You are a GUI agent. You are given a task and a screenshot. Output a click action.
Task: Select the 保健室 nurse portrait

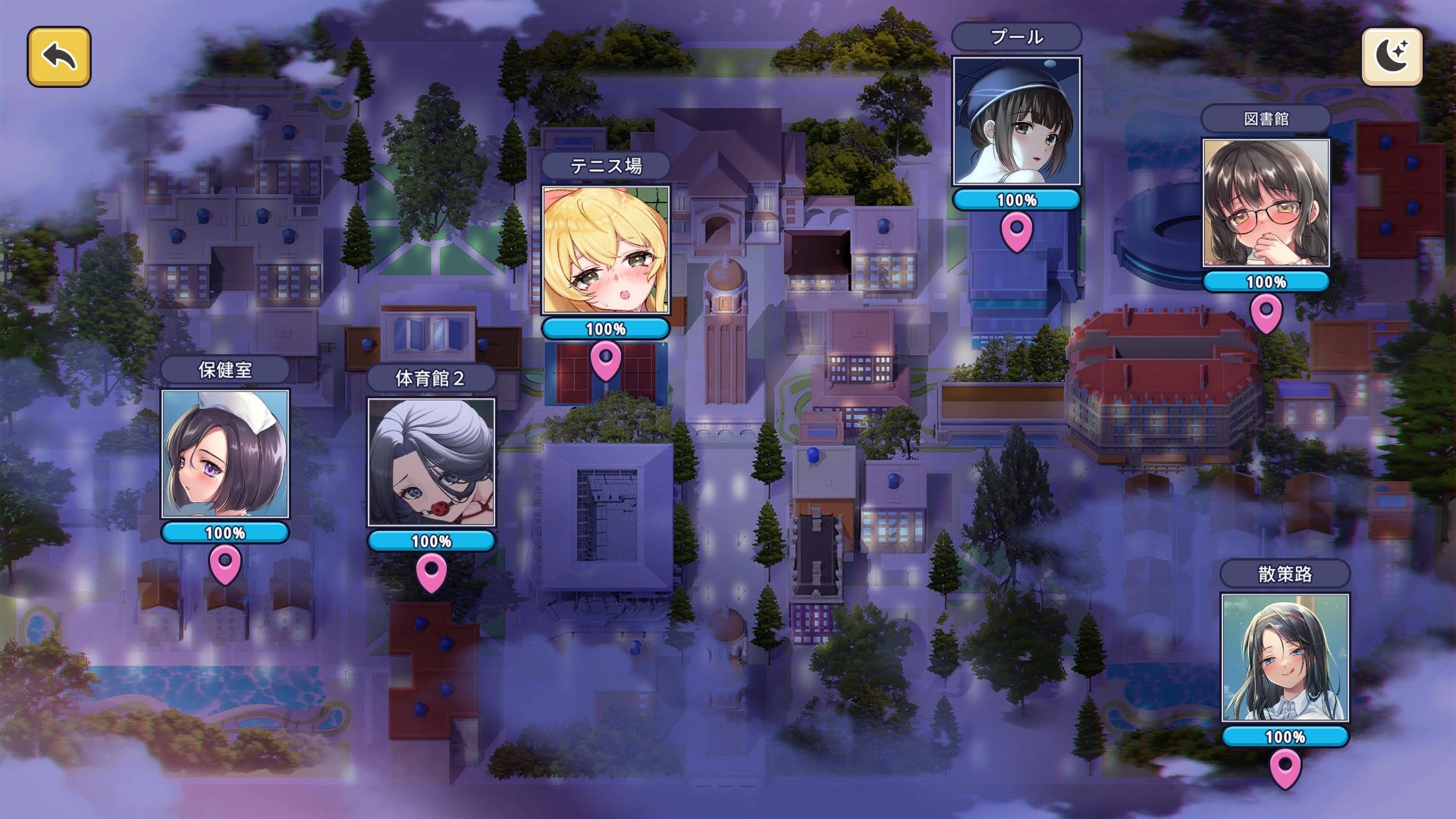click(x=225, y=454)
